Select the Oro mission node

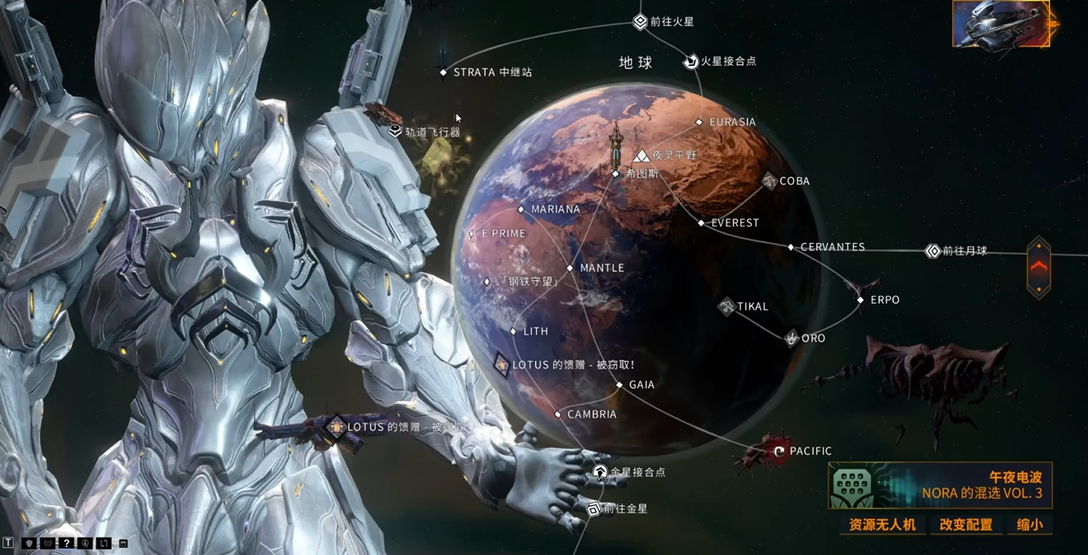point(791,338)
